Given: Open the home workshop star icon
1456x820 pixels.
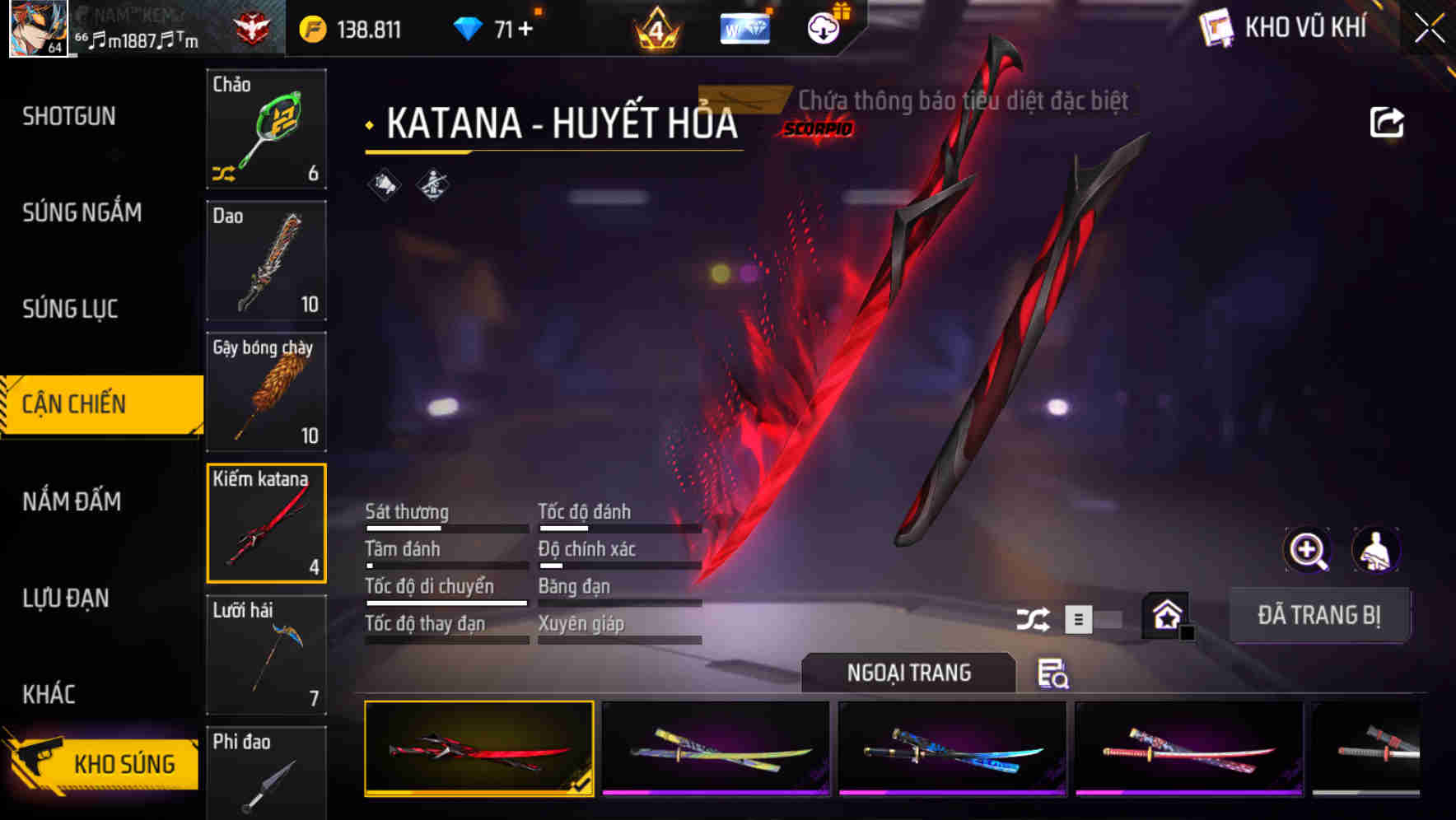Looking at the screenshot, I should coord(1165,617).
